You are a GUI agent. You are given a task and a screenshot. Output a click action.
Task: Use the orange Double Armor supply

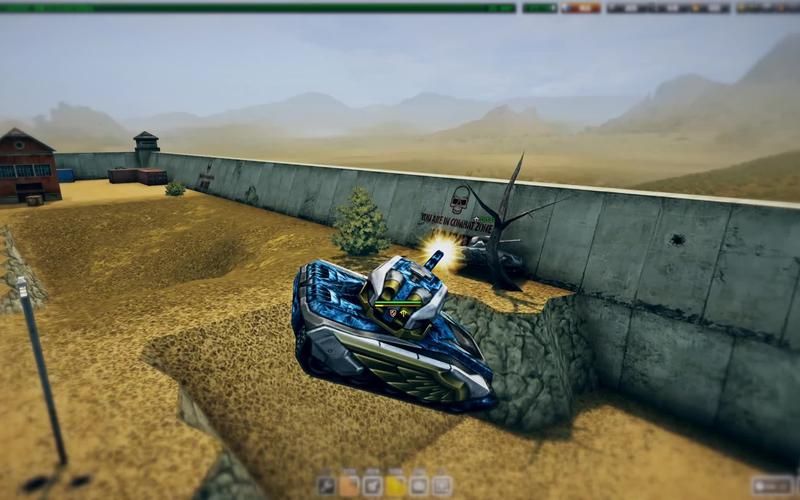click(349, 486)
